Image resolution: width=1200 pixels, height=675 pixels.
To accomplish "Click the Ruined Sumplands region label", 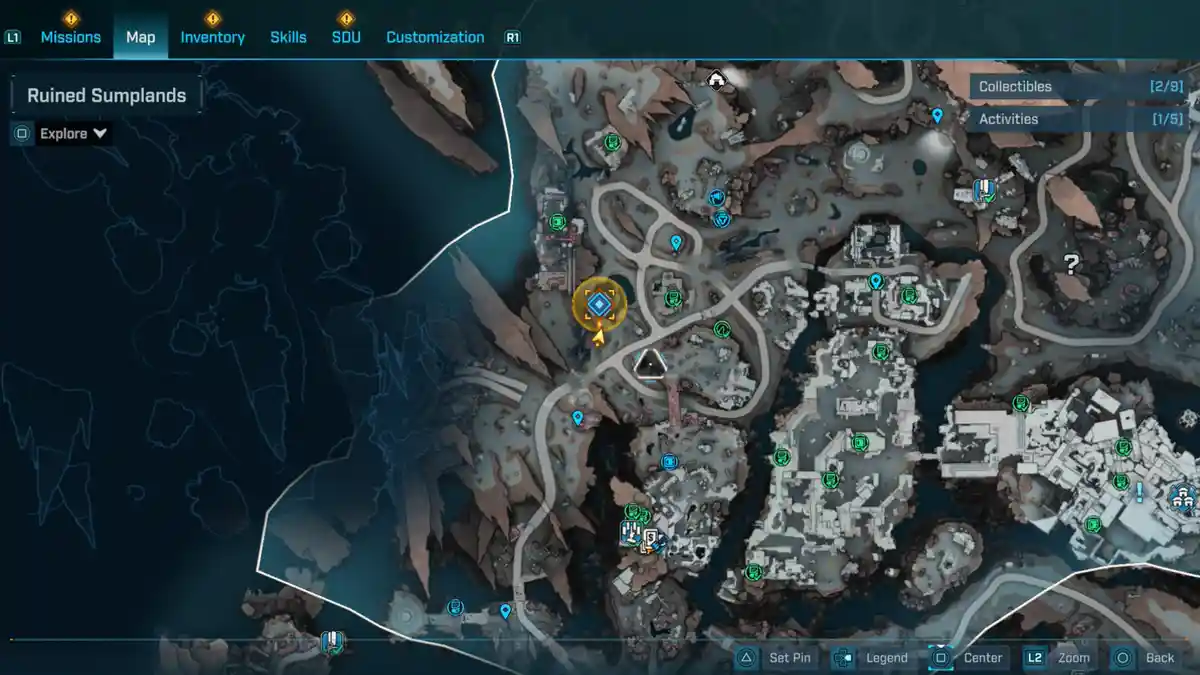I will [x=106, y=96].
